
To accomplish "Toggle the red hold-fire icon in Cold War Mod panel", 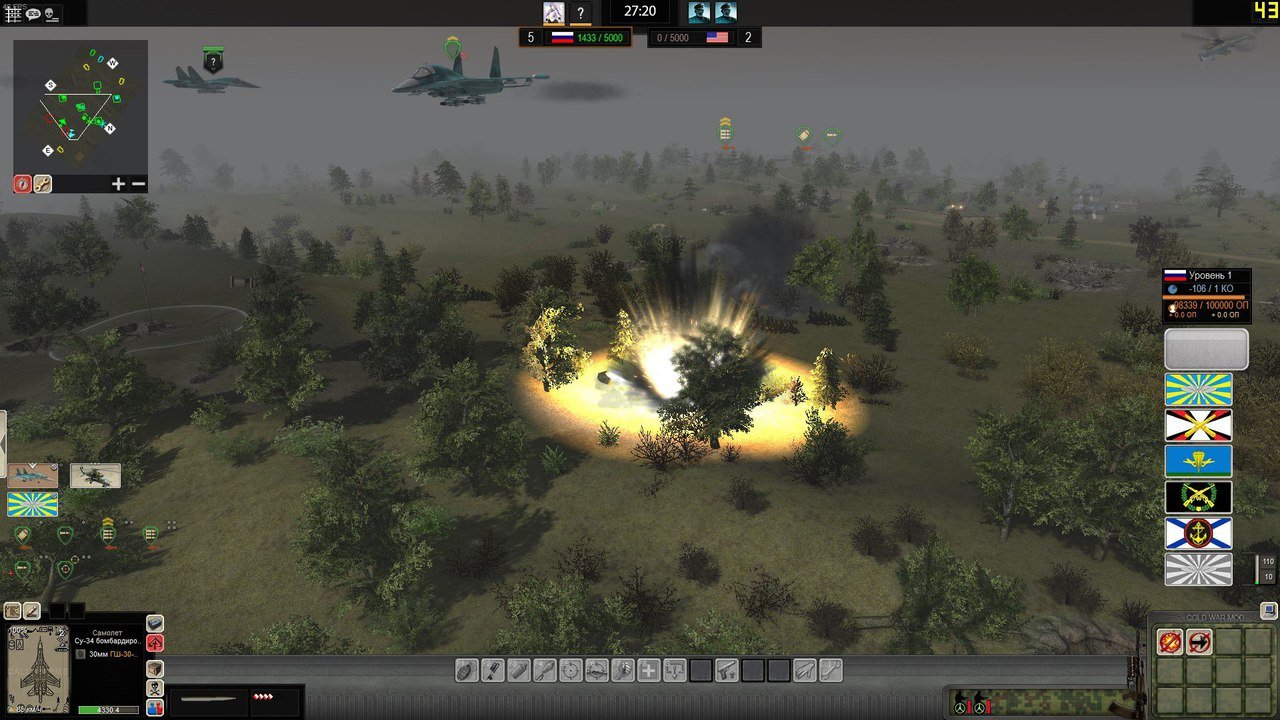I will coord(1169,642).
